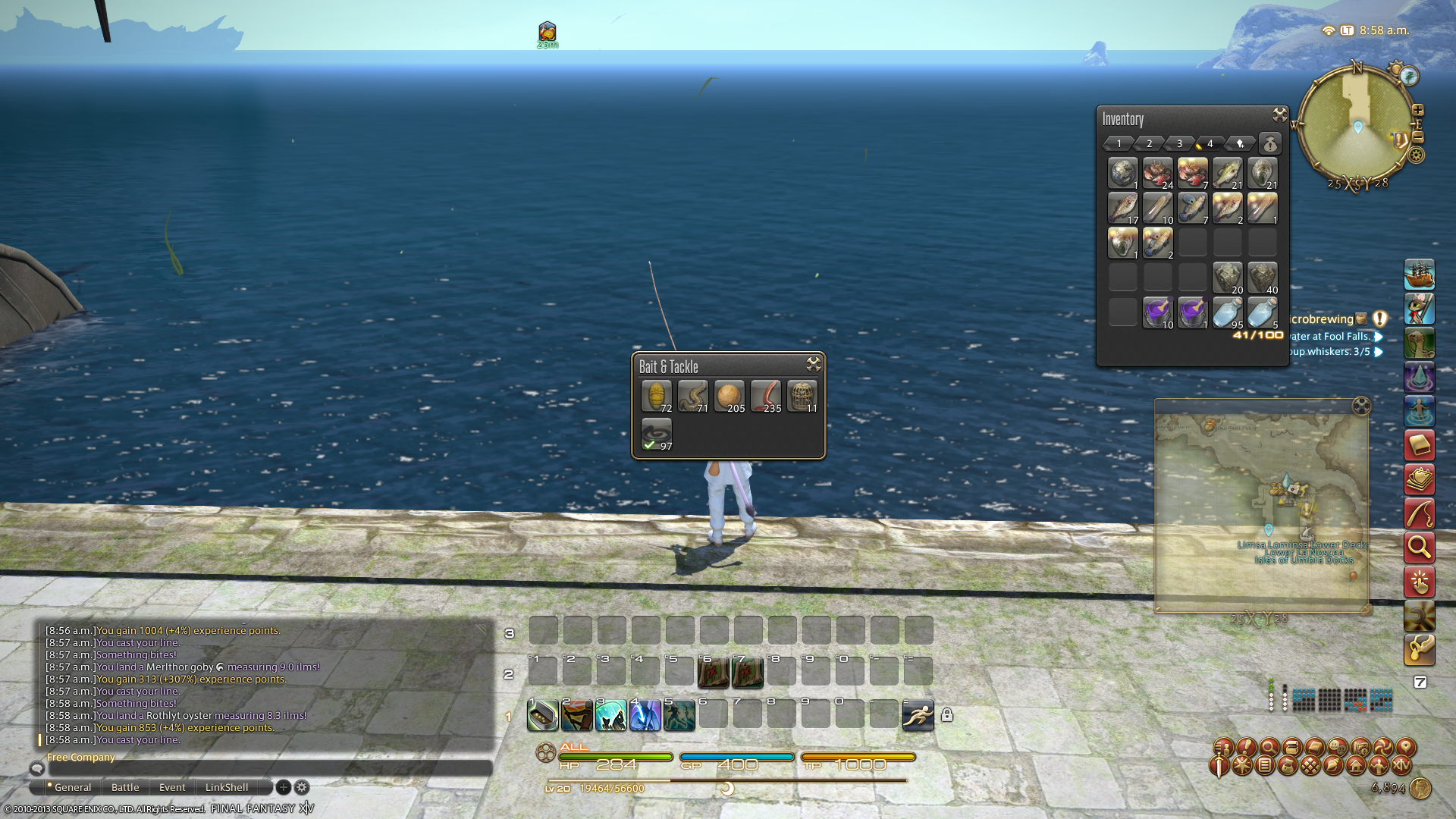Pick the checkmarked bait with 97 remaining

(x=657, y=434)
